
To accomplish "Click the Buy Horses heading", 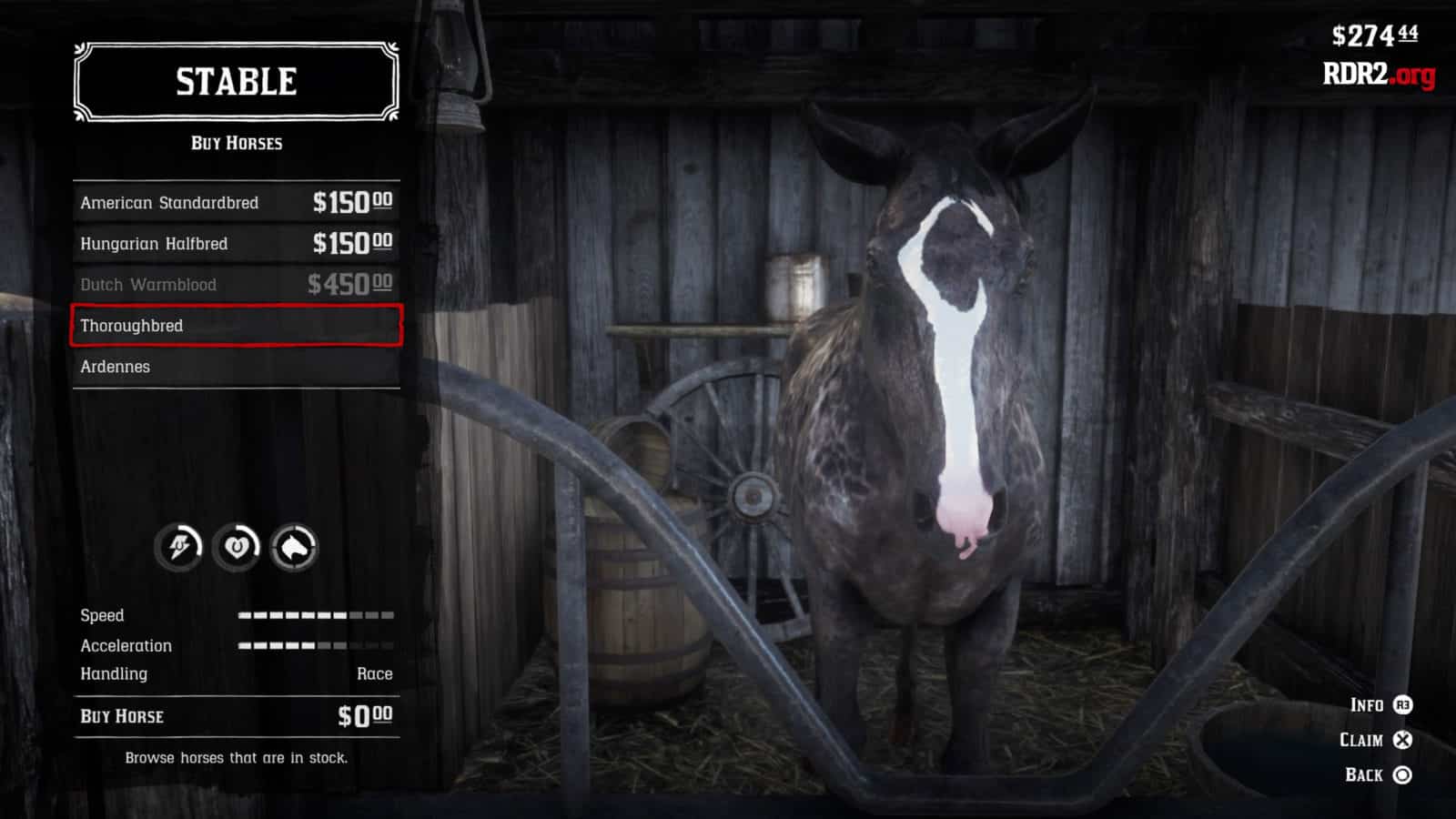I will point(235,142).
